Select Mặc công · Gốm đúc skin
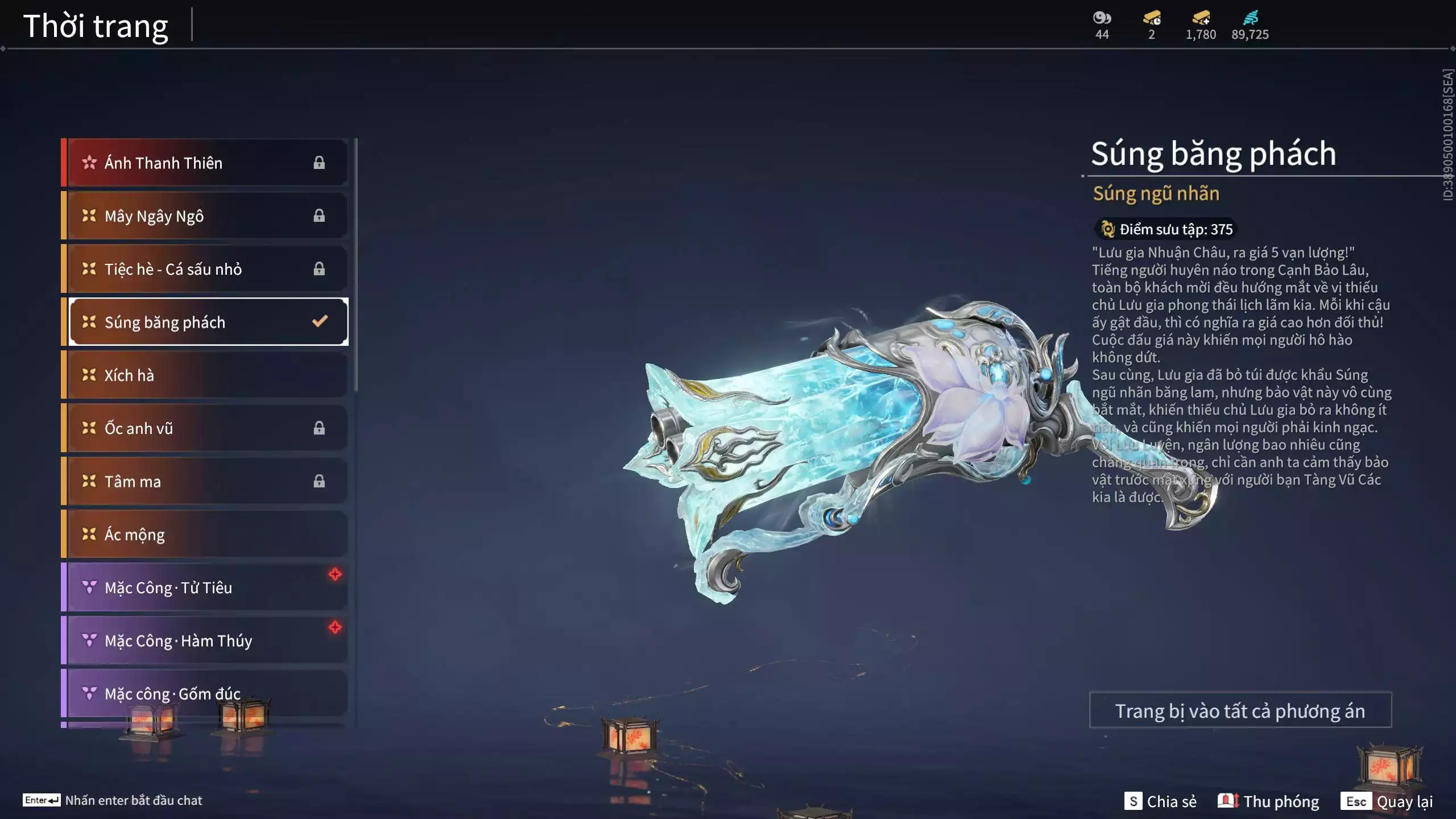This screenshot has width=1456, height=819. [x=205, y=693]
